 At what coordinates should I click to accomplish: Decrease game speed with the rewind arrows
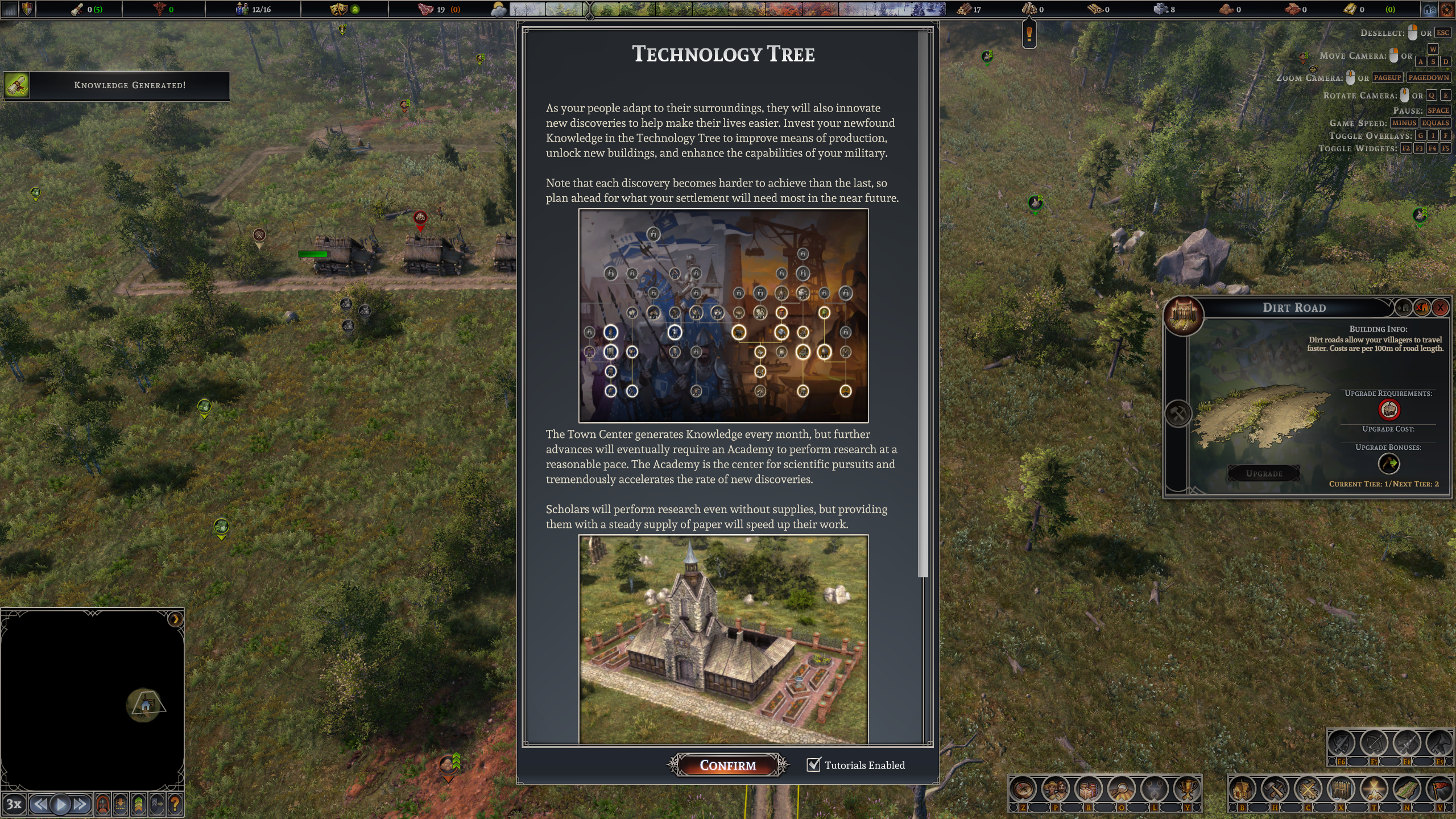tap(39, 804)
